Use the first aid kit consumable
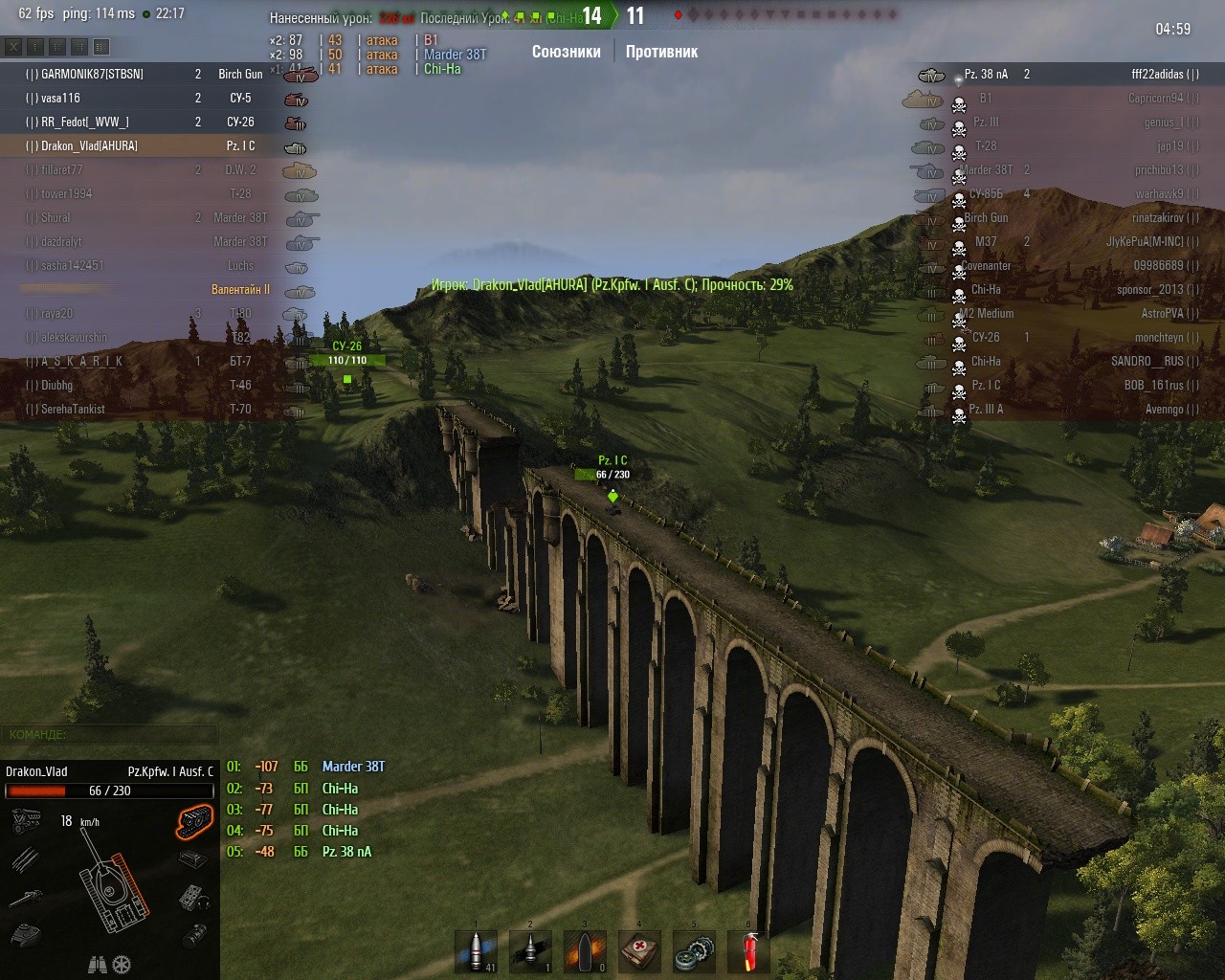Image resolution: width=1225 pixels, height=980 pixels. (639, 951)
